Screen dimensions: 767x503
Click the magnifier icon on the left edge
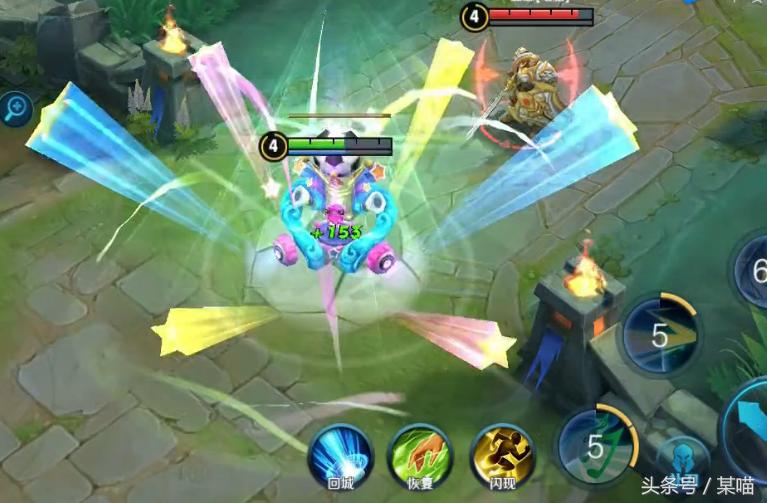pyautogui.click(x=16, y=109)
